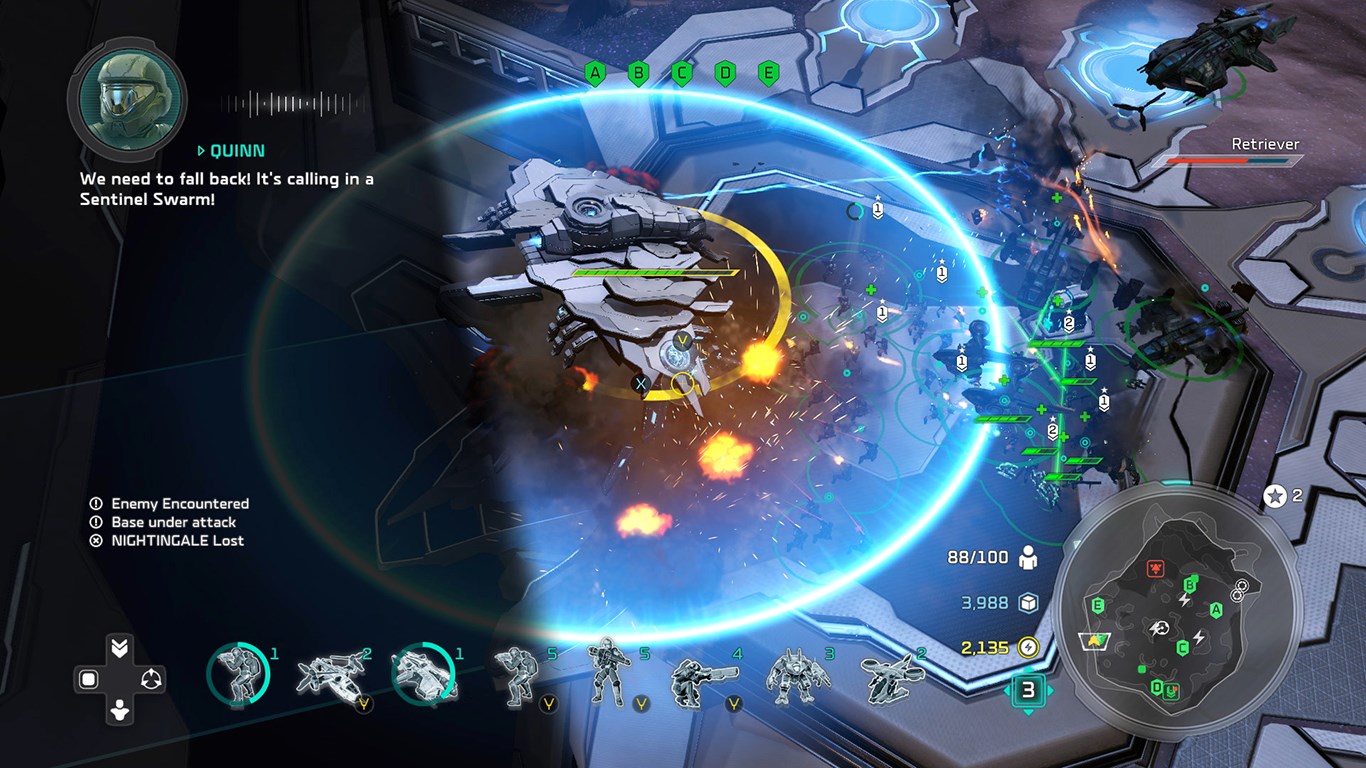Image resolution: width=1366 pixels, height=768 pixels.
Task: Select the twin-rotor aircraft group at bar's end
Action: (890, 676)
